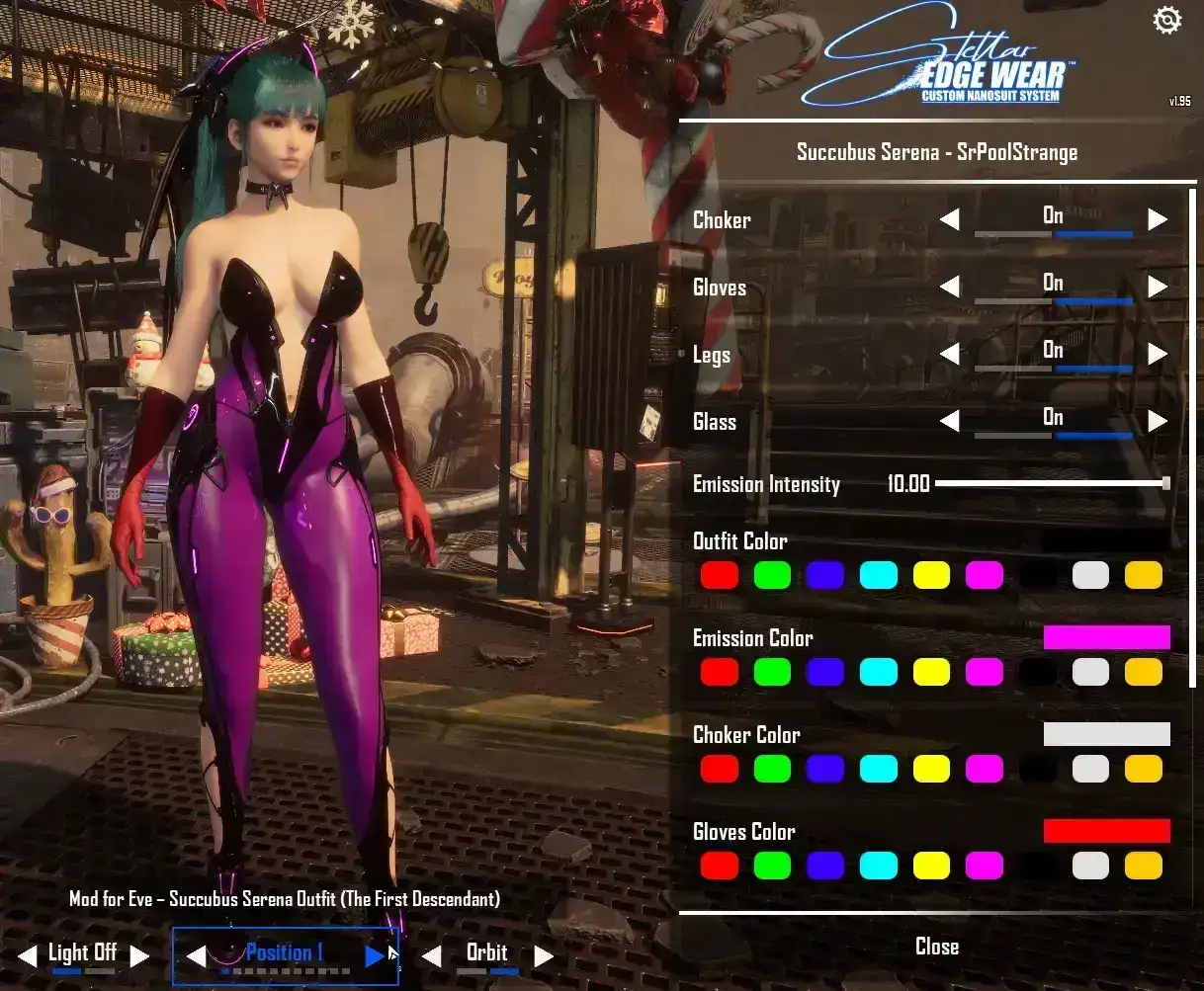Advance to next Position with right arrow
The image size is (1204, 991).
coord(375,955)
